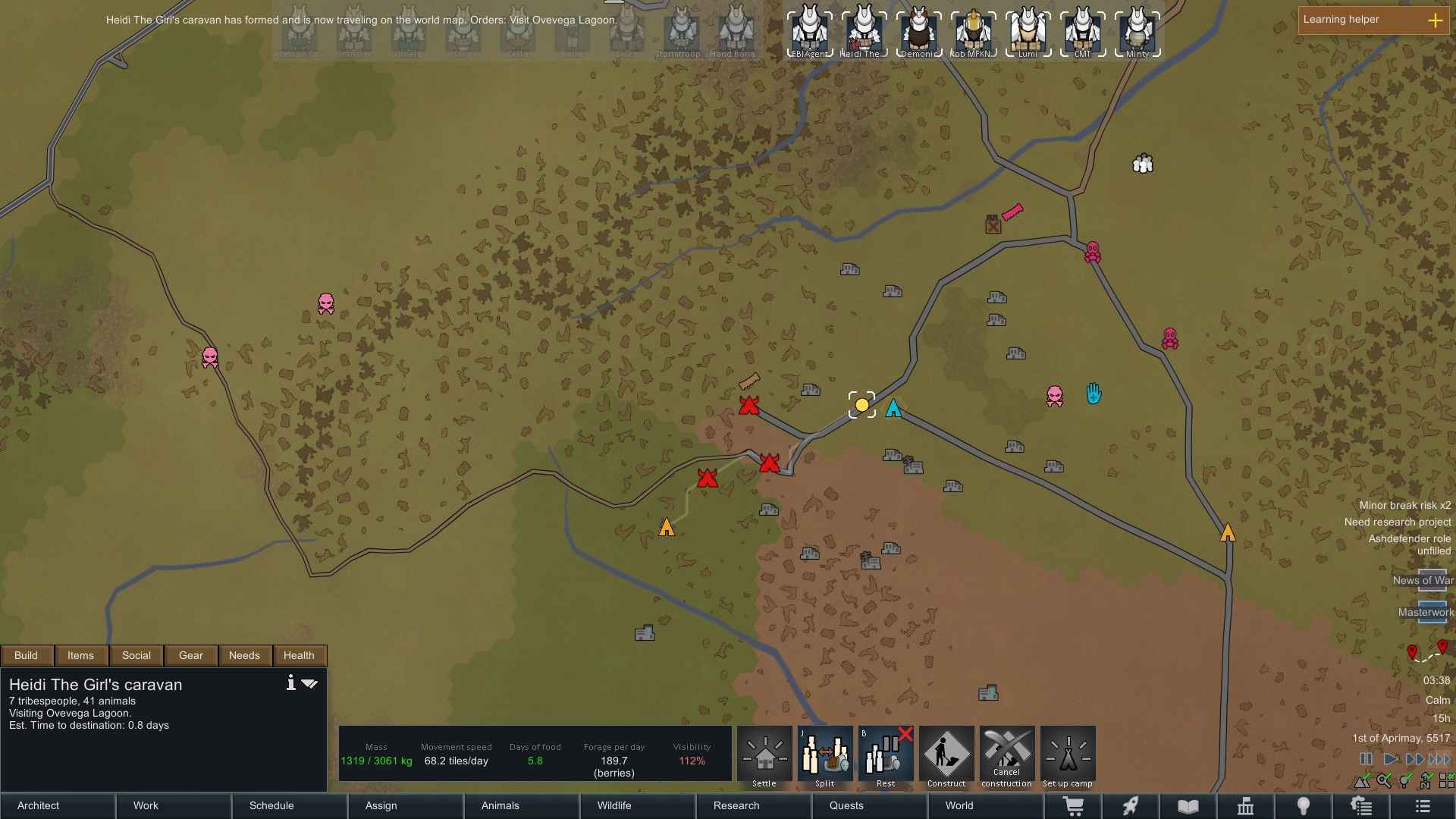Select the Settle icon in the caravan toolbar

(764, 755)
